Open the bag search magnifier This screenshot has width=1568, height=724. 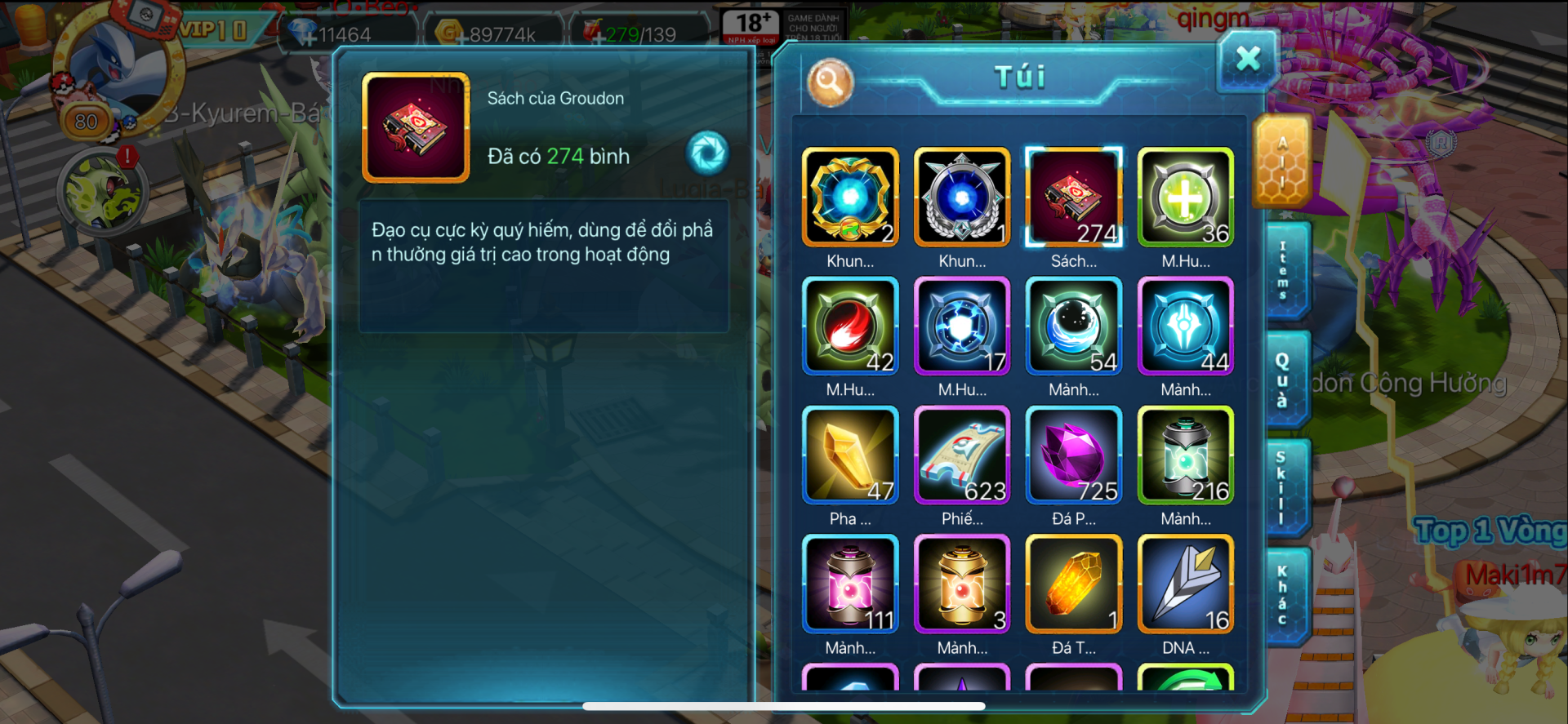(830, 82)
